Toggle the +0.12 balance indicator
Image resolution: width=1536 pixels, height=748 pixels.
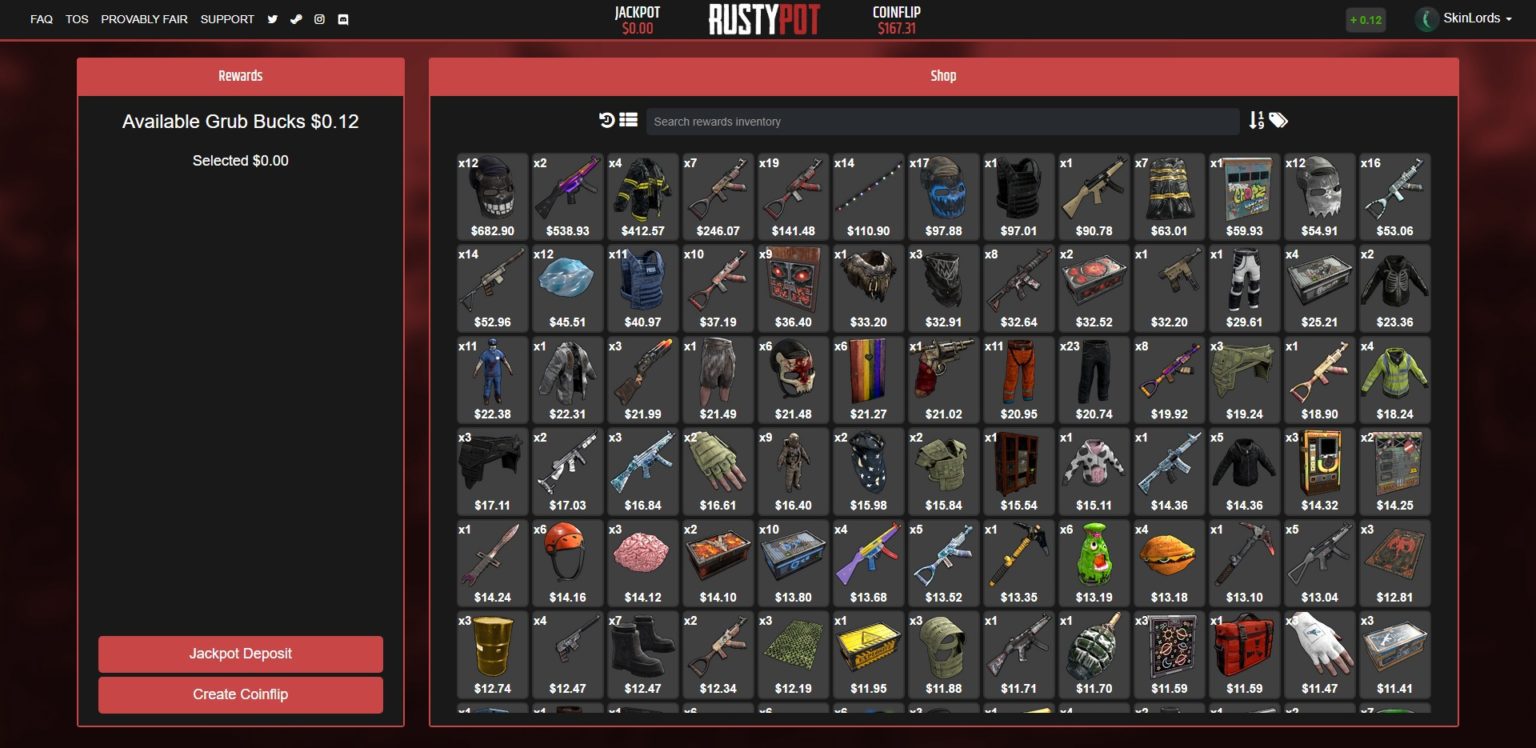(x=1366, y=19)
